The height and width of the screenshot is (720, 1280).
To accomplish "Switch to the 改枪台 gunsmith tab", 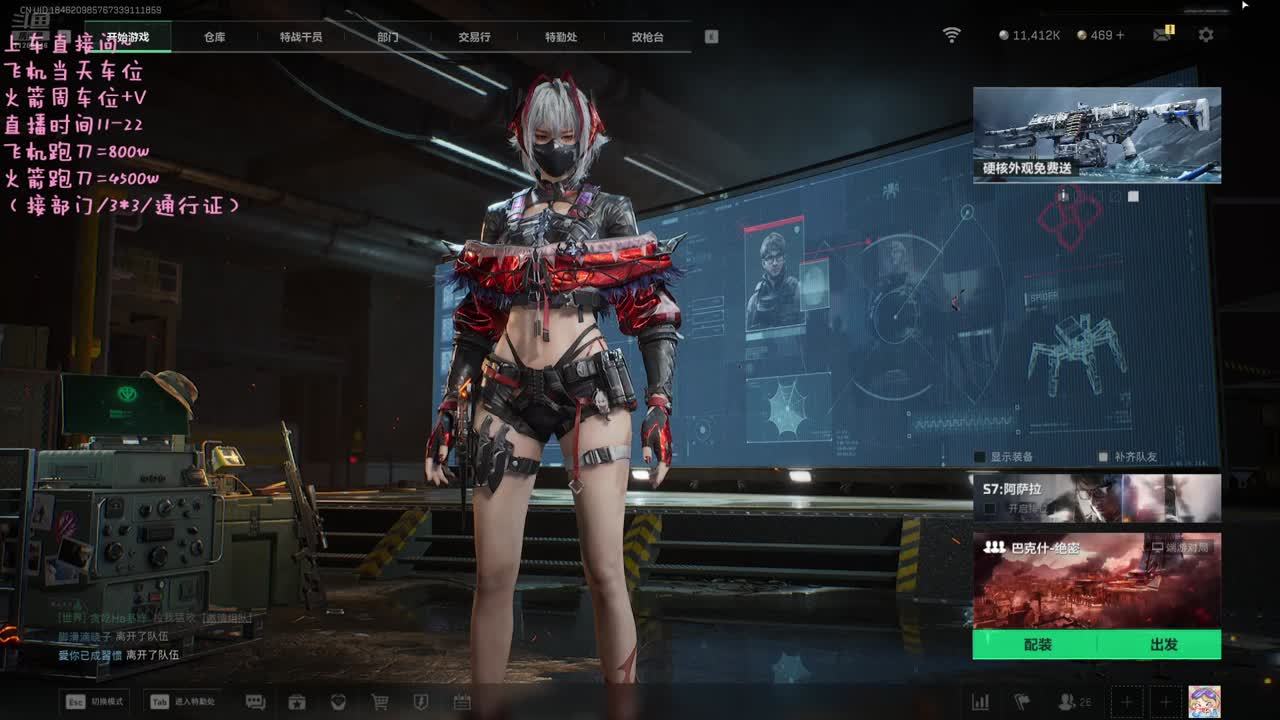I will pos(647,37).
